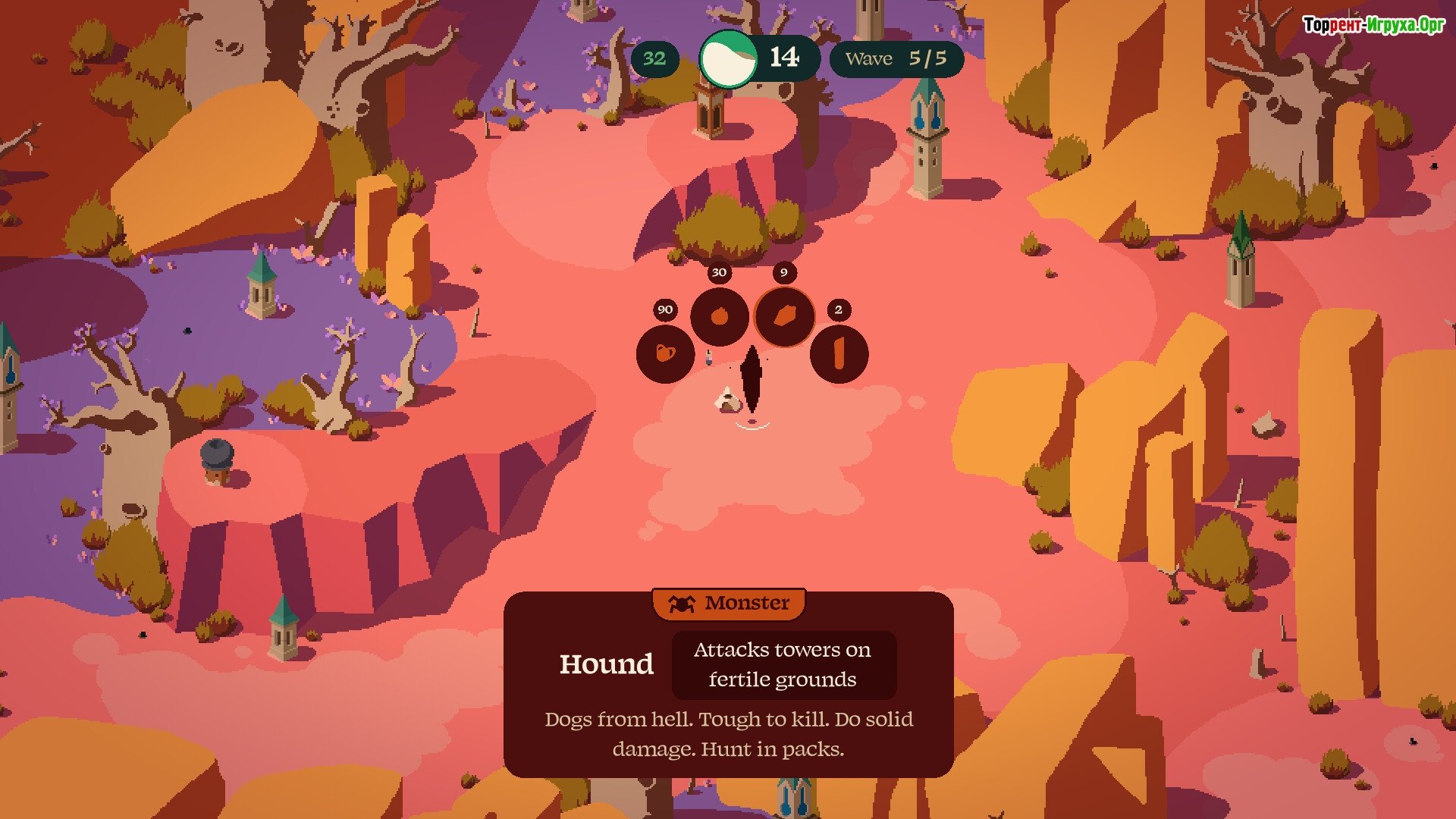Choose the round monster icon showing 30
This screenshot has width=1456, height=819.
pos(719,316)
